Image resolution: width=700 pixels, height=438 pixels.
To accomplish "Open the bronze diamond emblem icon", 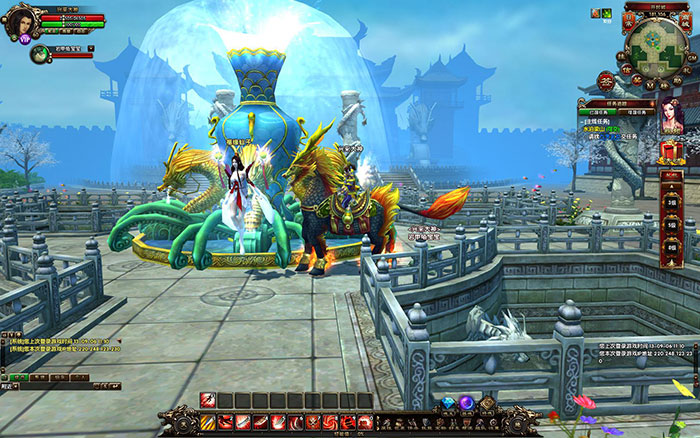I will (487, 403).
